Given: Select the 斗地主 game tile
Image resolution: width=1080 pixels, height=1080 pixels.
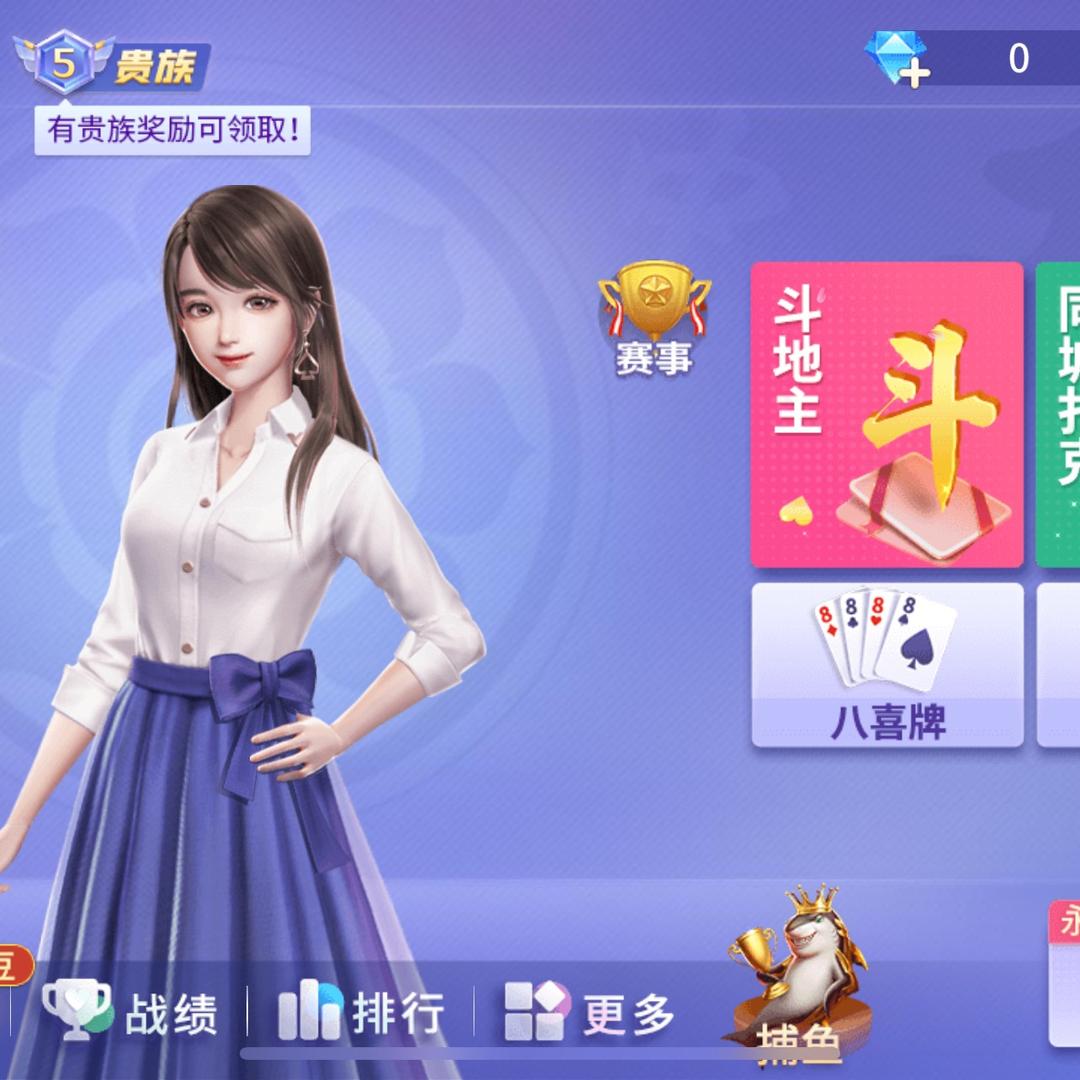Looking at the screenshot, I should tap(886, 414).
